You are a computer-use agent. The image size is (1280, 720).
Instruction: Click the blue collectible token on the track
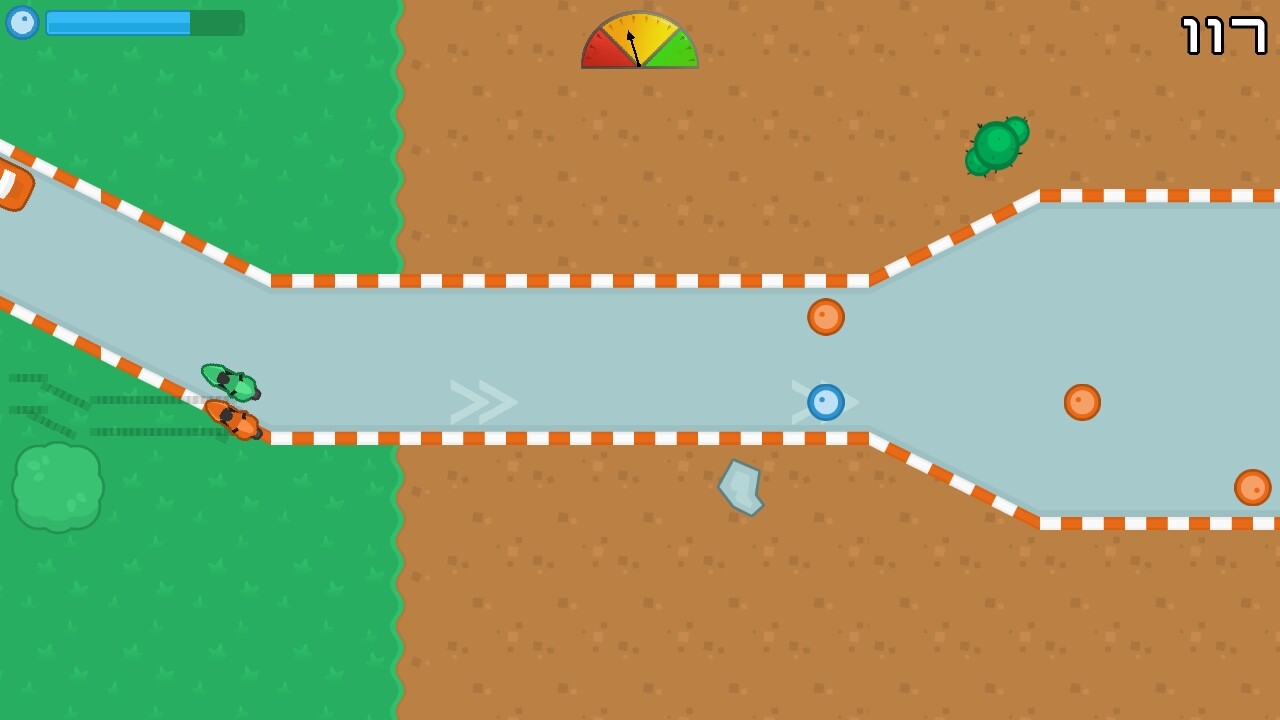point(825,402)
